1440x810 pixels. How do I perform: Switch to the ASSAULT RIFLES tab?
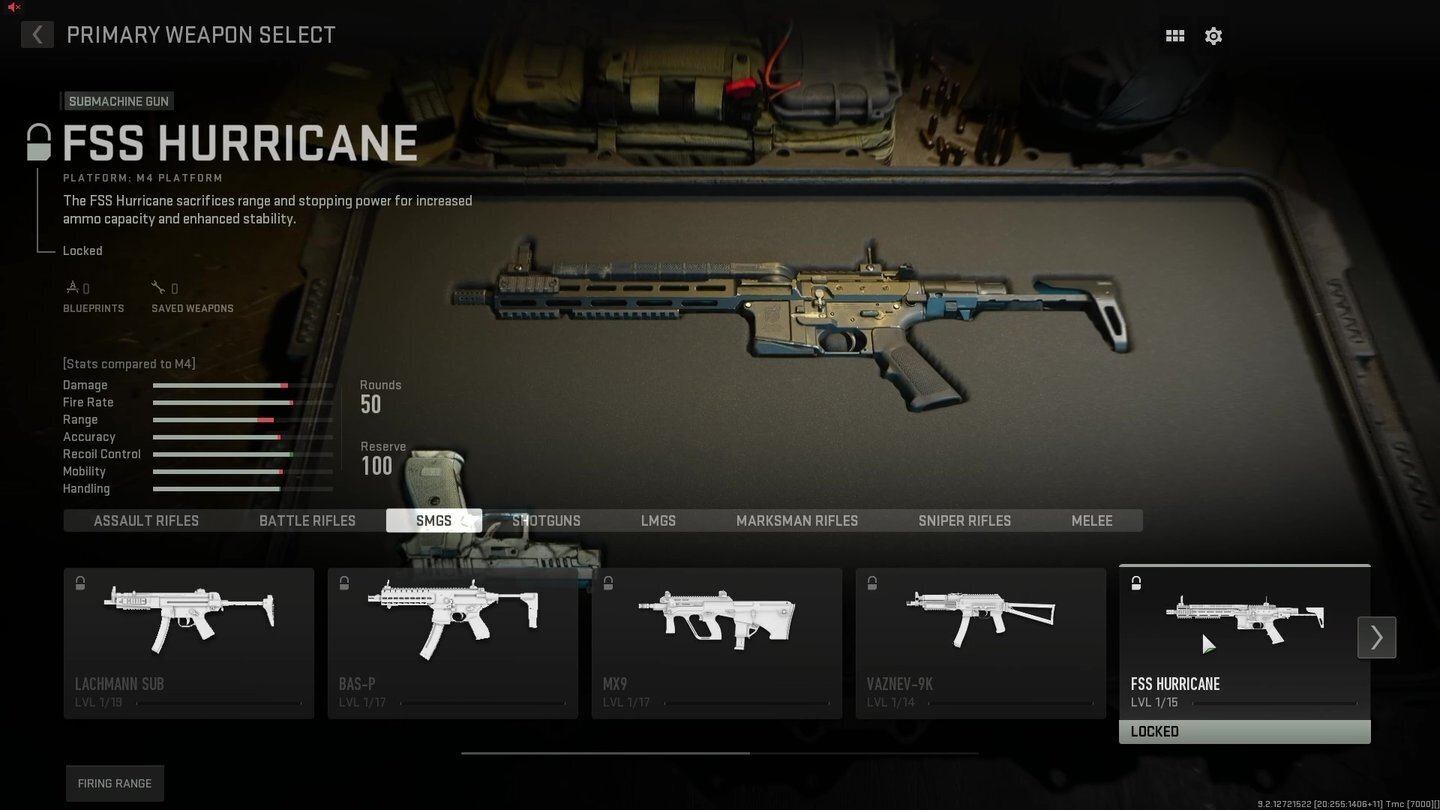point(146,520)
